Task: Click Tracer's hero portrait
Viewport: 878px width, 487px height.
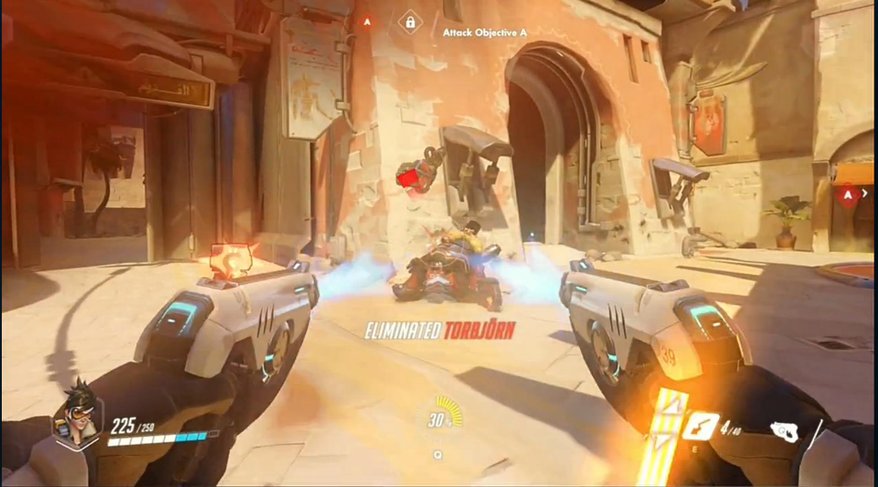Action: pyautogui.click(x=76, y=411)
